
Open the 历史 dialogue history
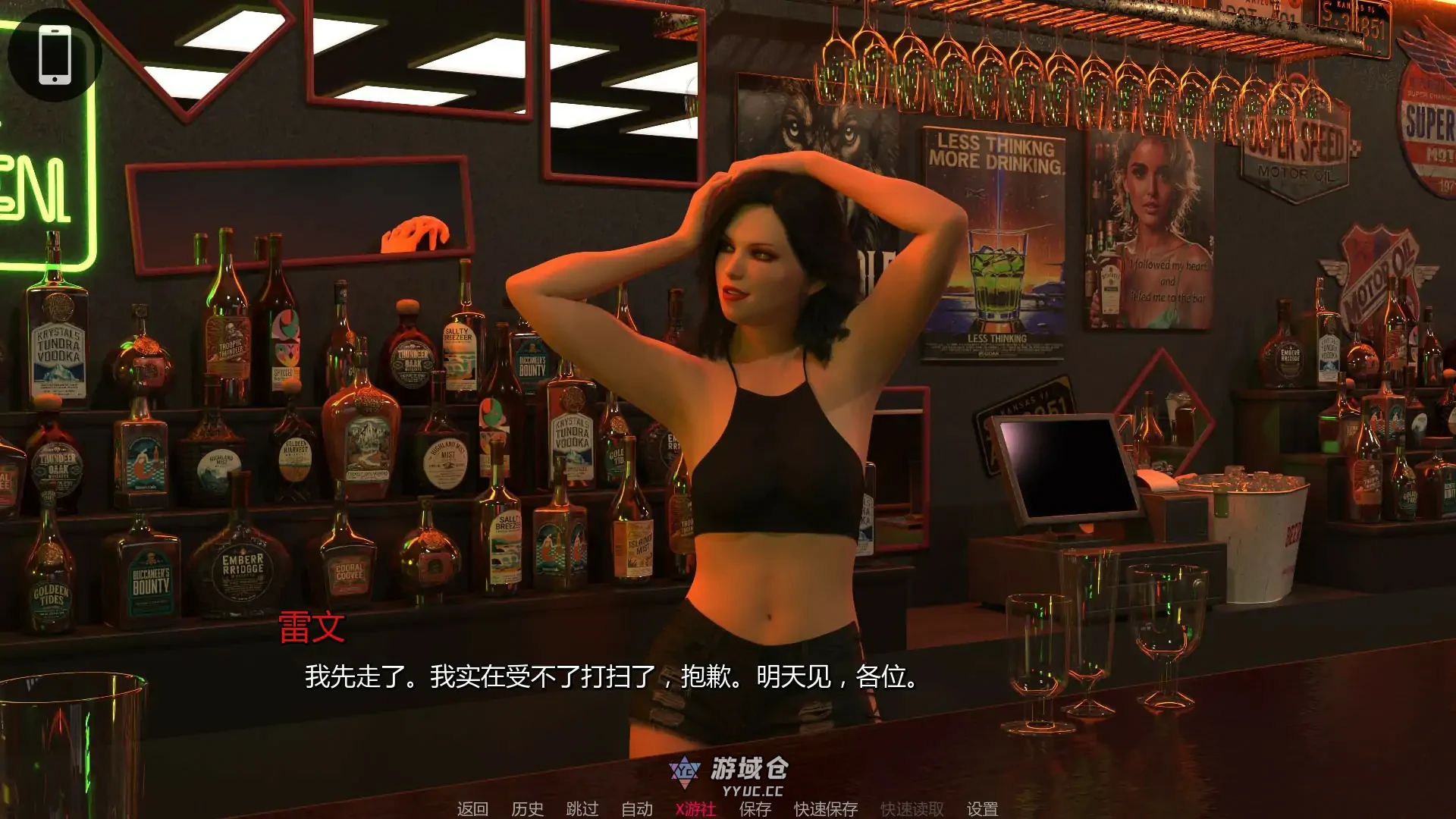tap(528, 809)
